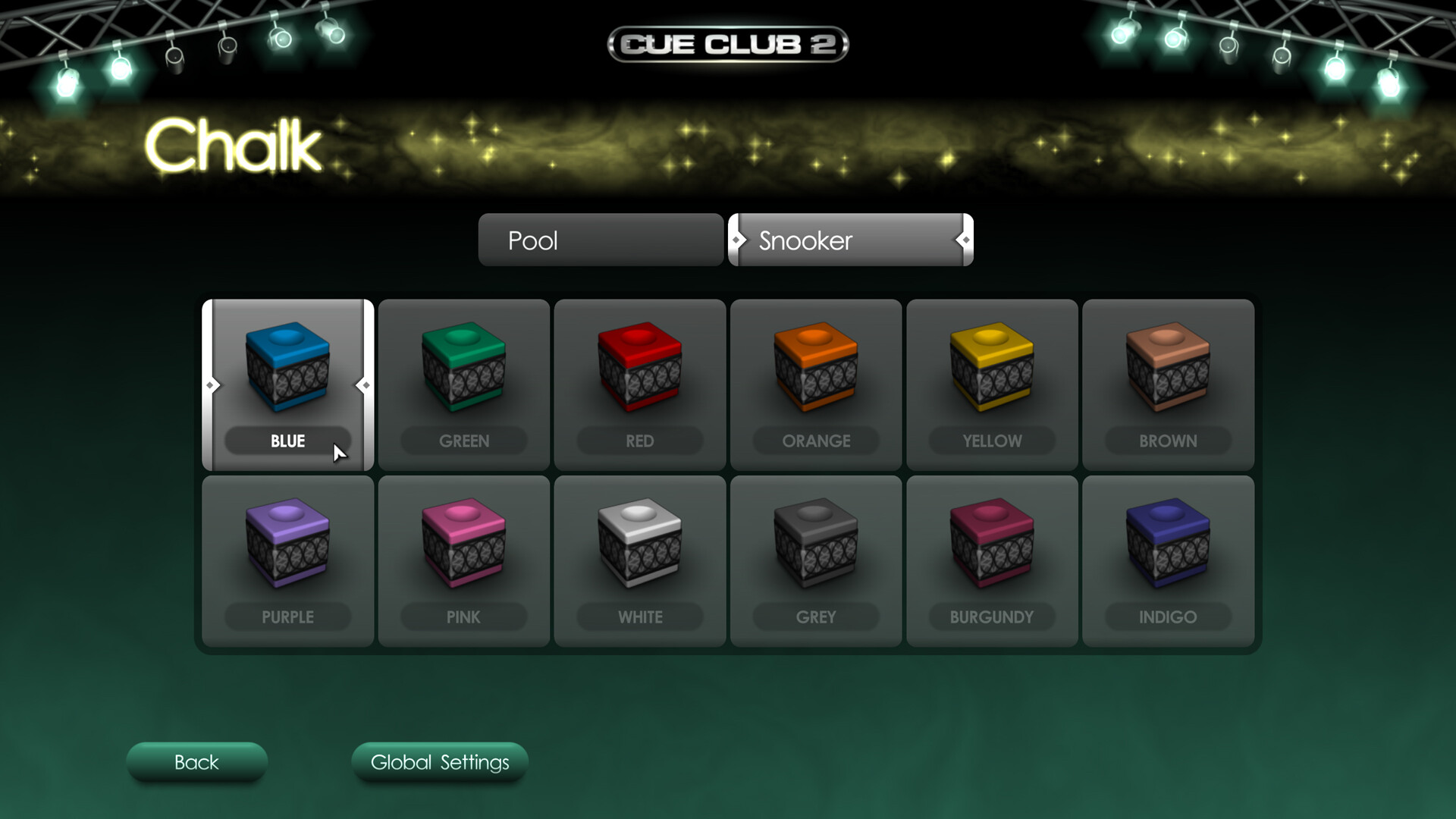Click the right arrow on the Snooker tab
1456x819 pixels.
click(964, 240)
